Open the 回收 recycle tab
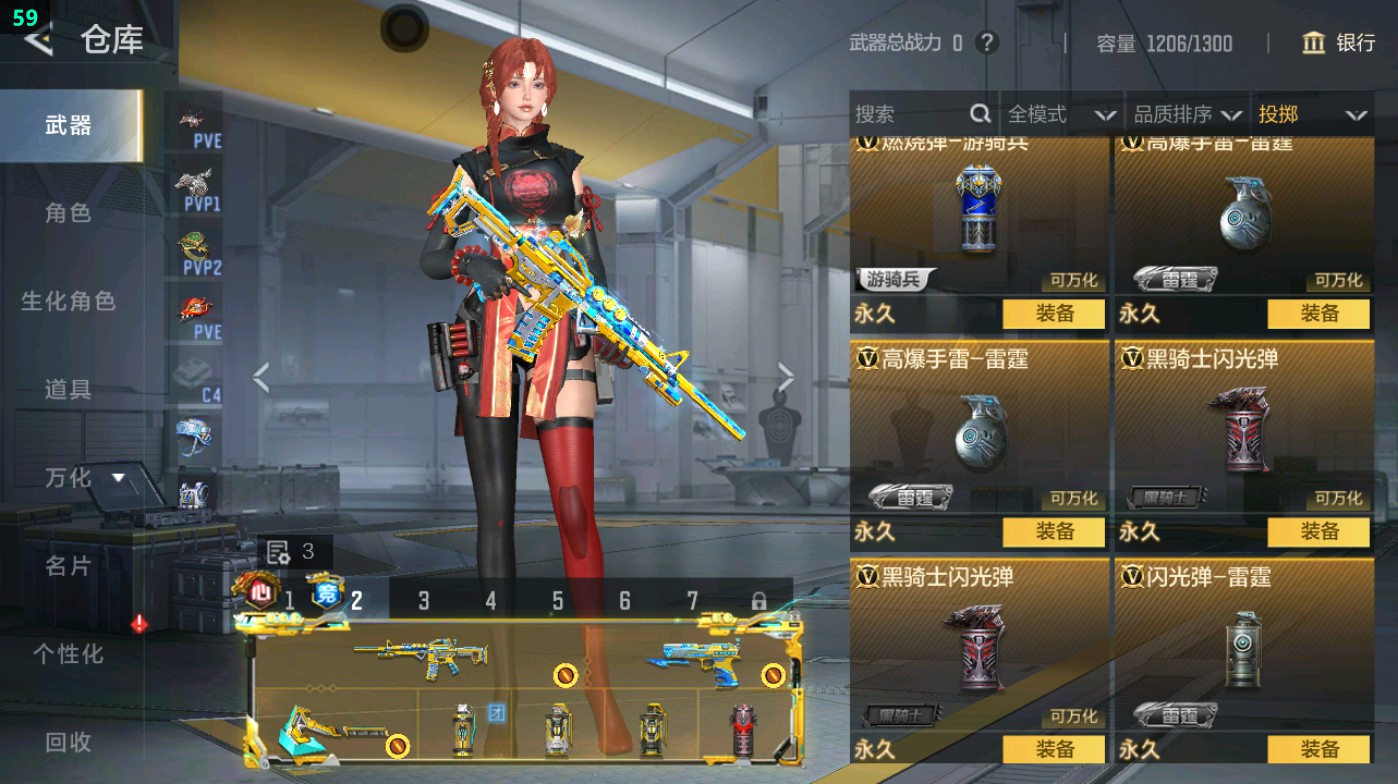 (x=67, y=743)
